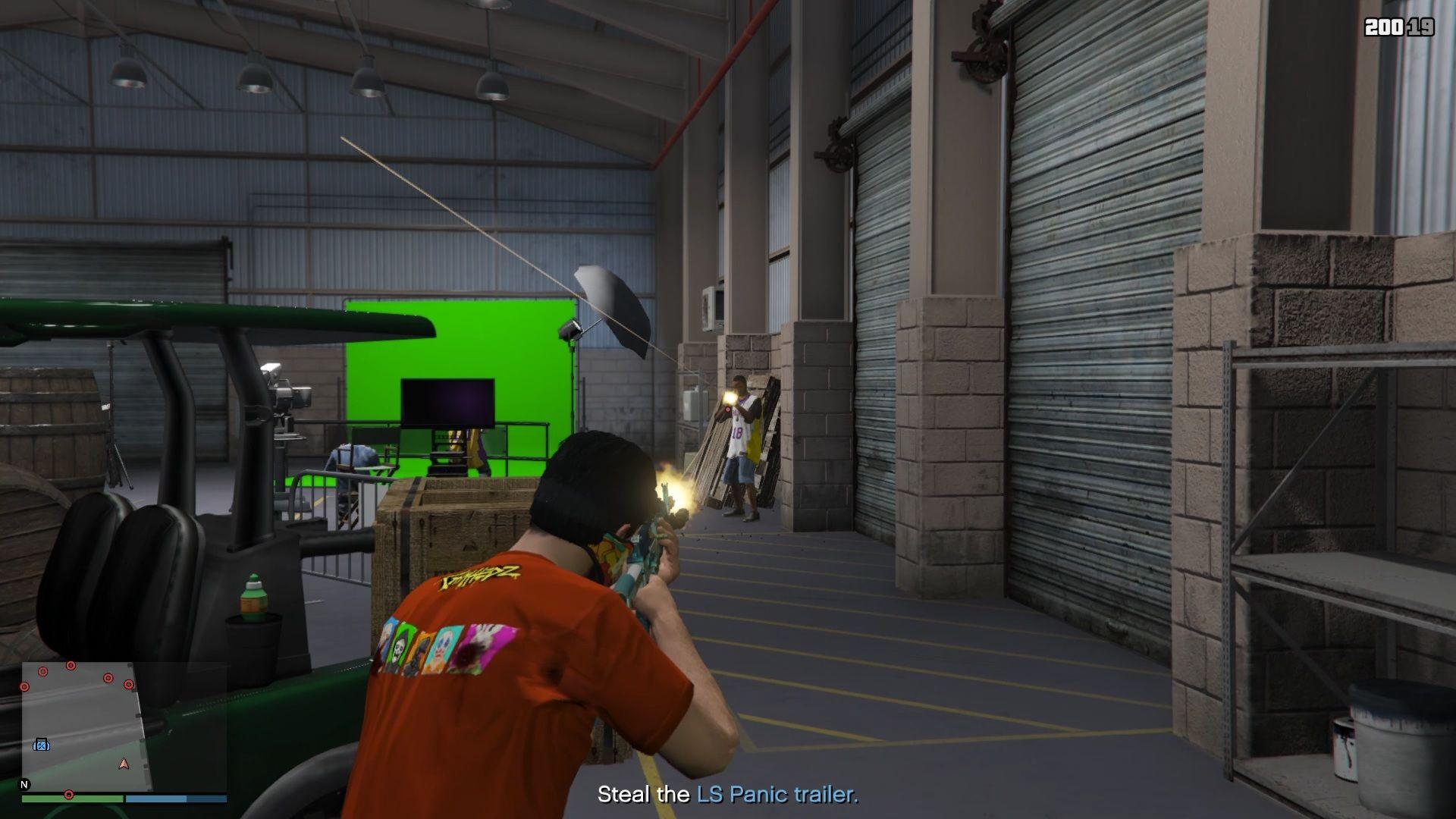Click the black umbrella light reflector

coord(614,303)
